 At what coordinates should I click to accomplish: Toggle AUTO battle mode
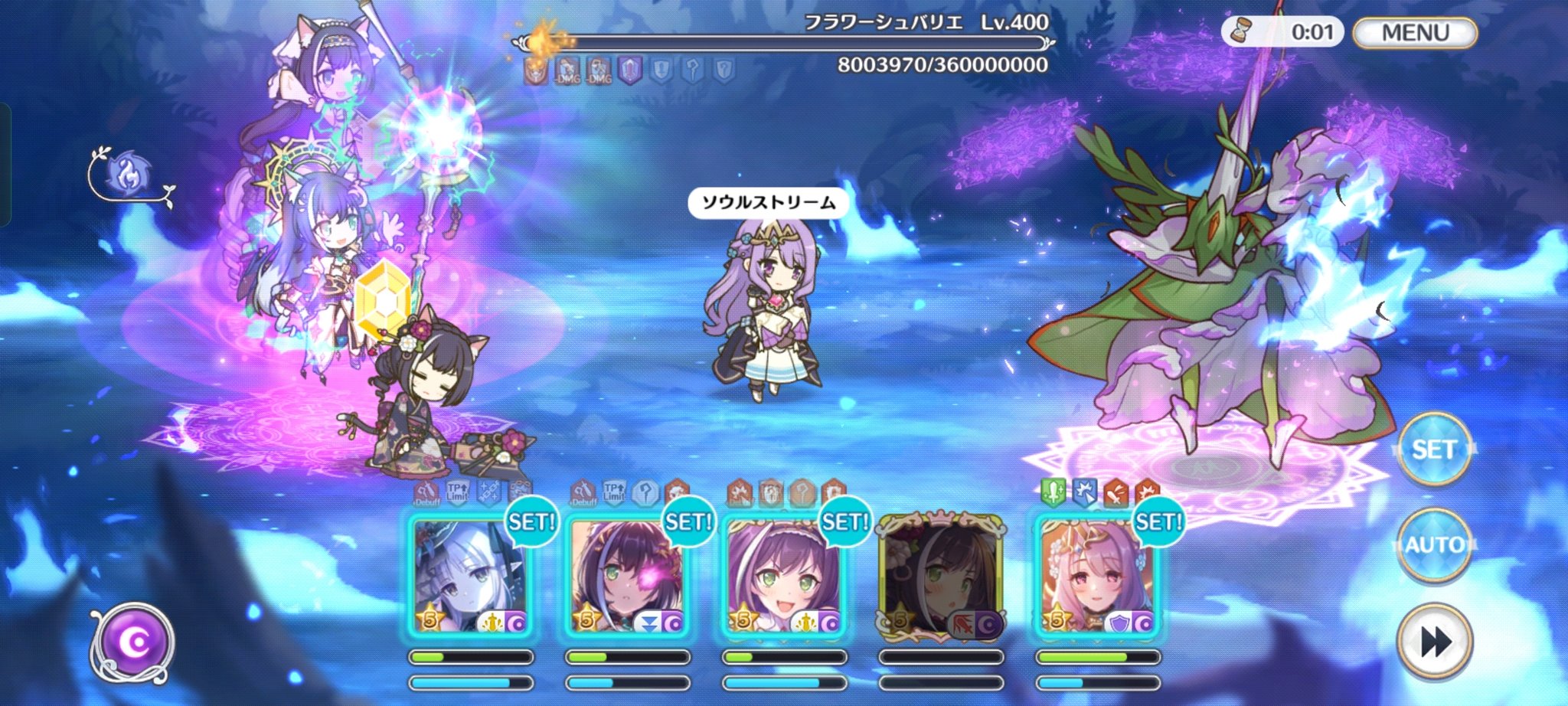coord(1434,545)
